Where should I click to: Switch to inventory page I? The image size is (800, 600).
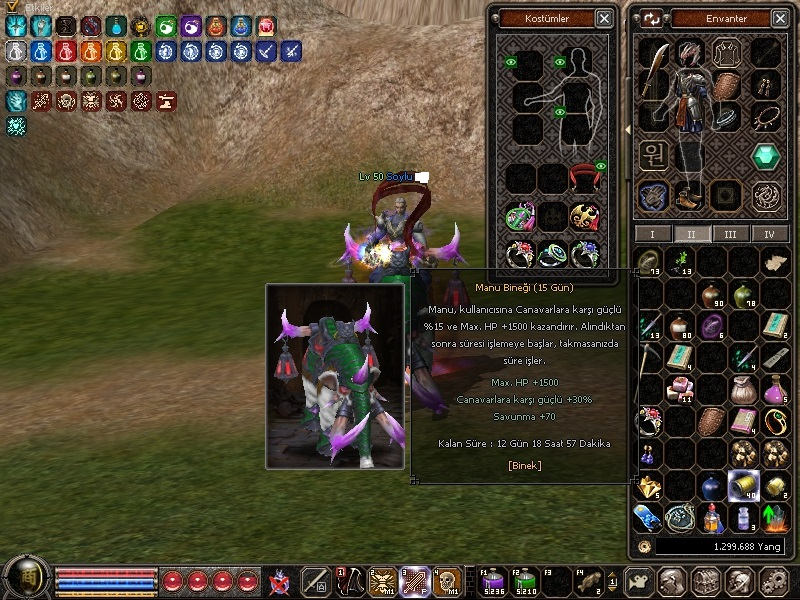click(x=653, y=234)
